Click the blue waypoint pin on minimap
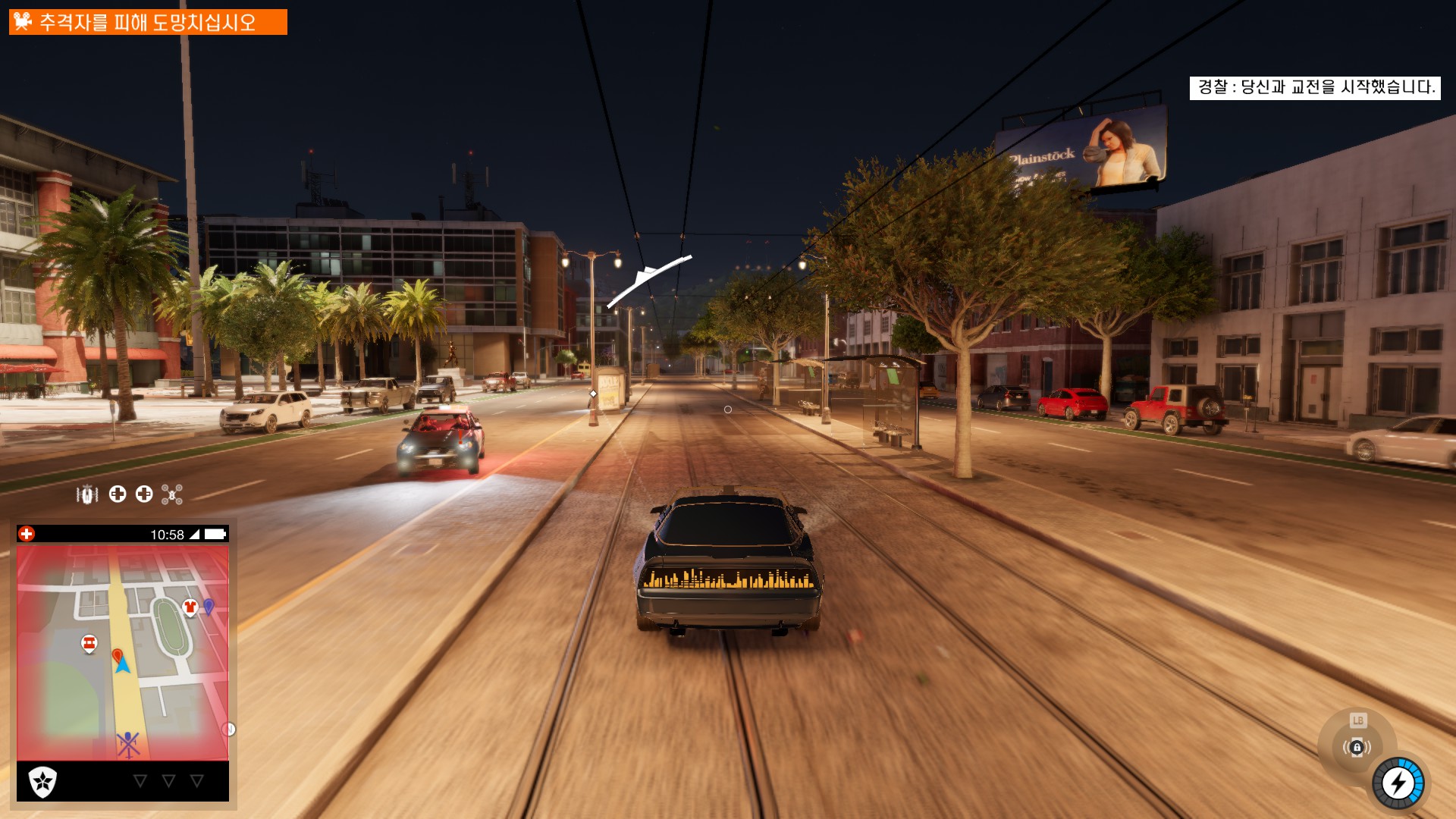 coord(209,606)
